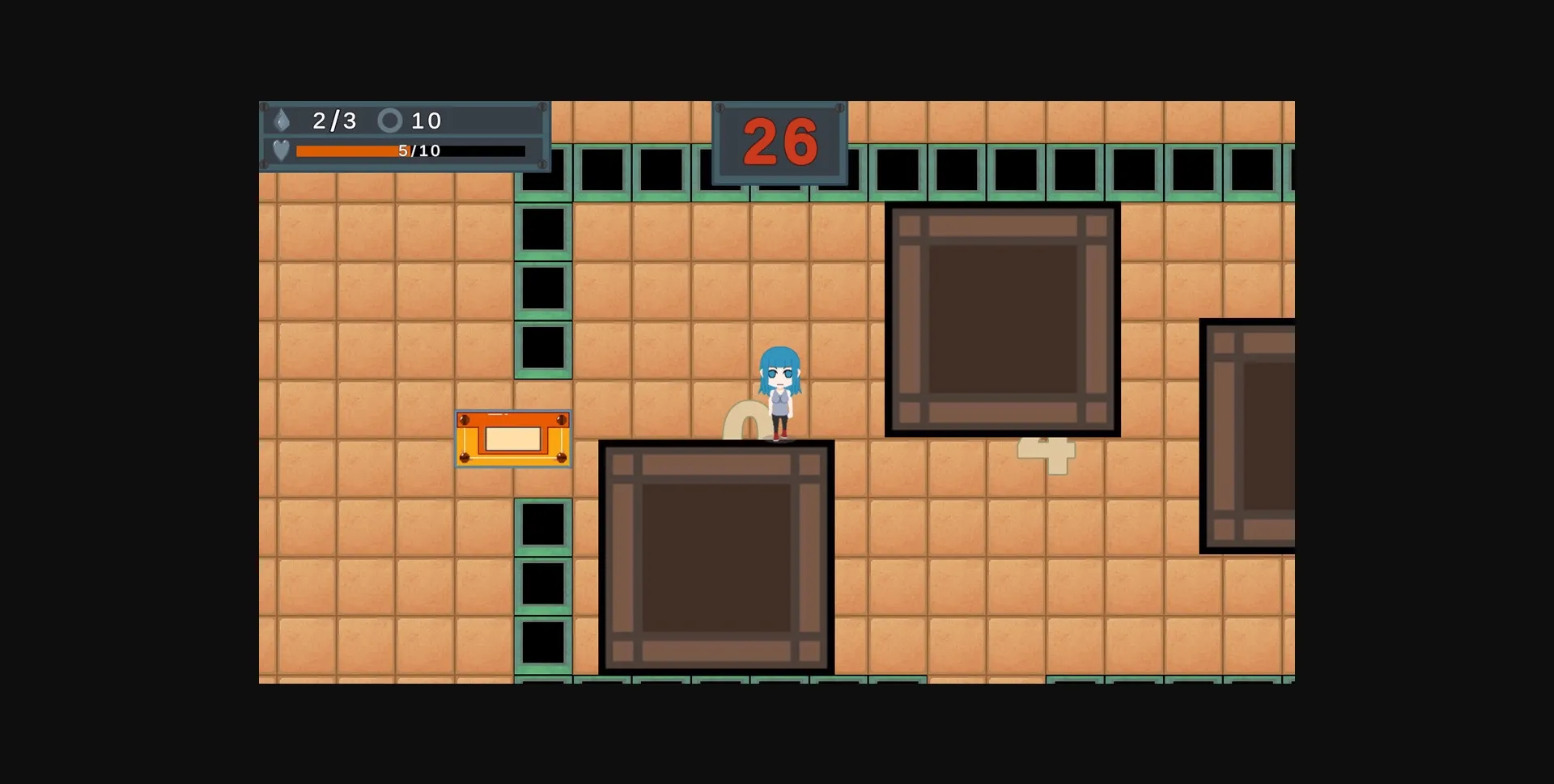The image size is (1554, 784).
Task: Open the health bar row of the HUD
Action: point(405,150)
